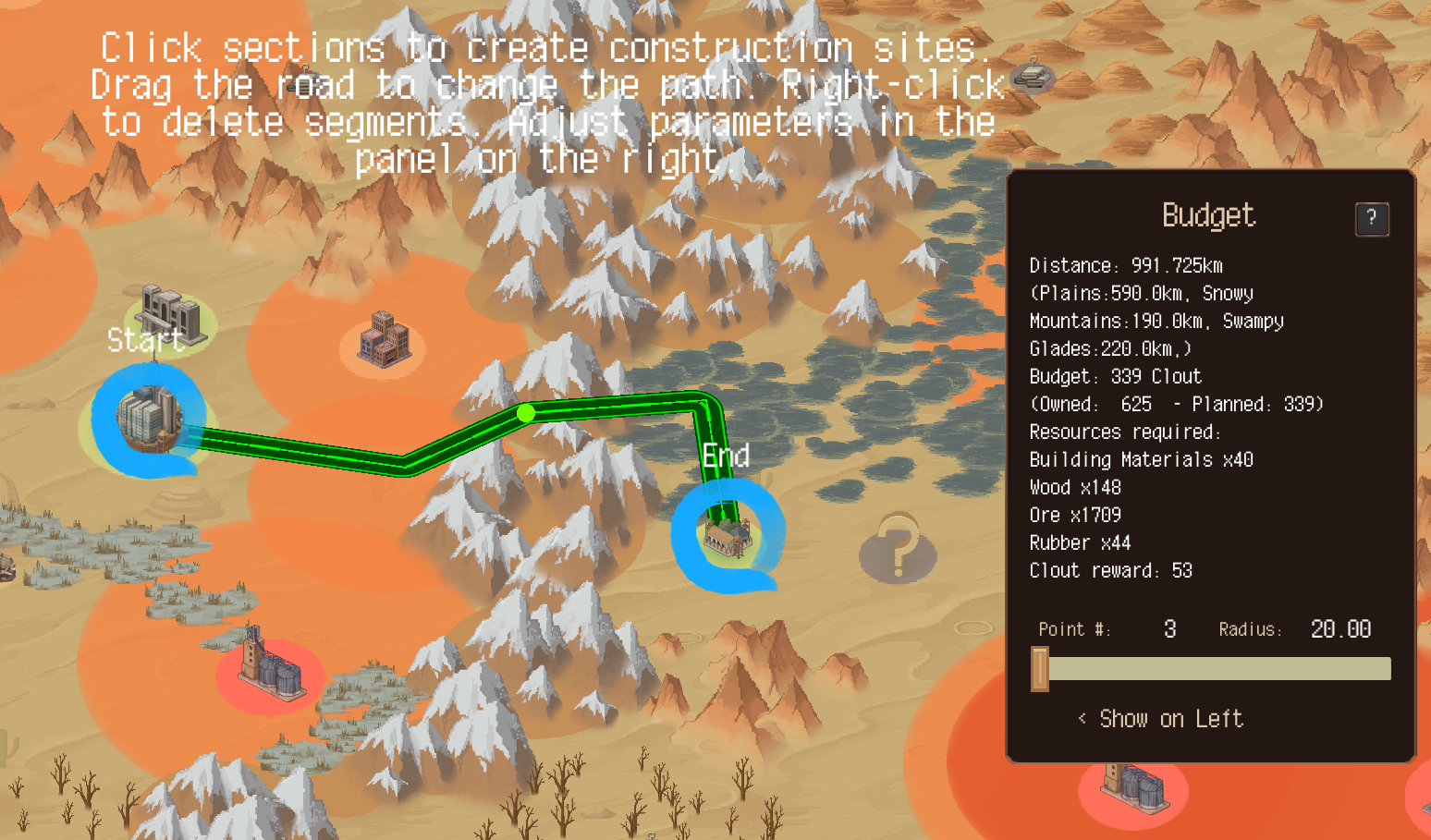The width and height of the screenshot is (1431, 840).
Task: Select the green waypoint on the road
Action: 527,415
